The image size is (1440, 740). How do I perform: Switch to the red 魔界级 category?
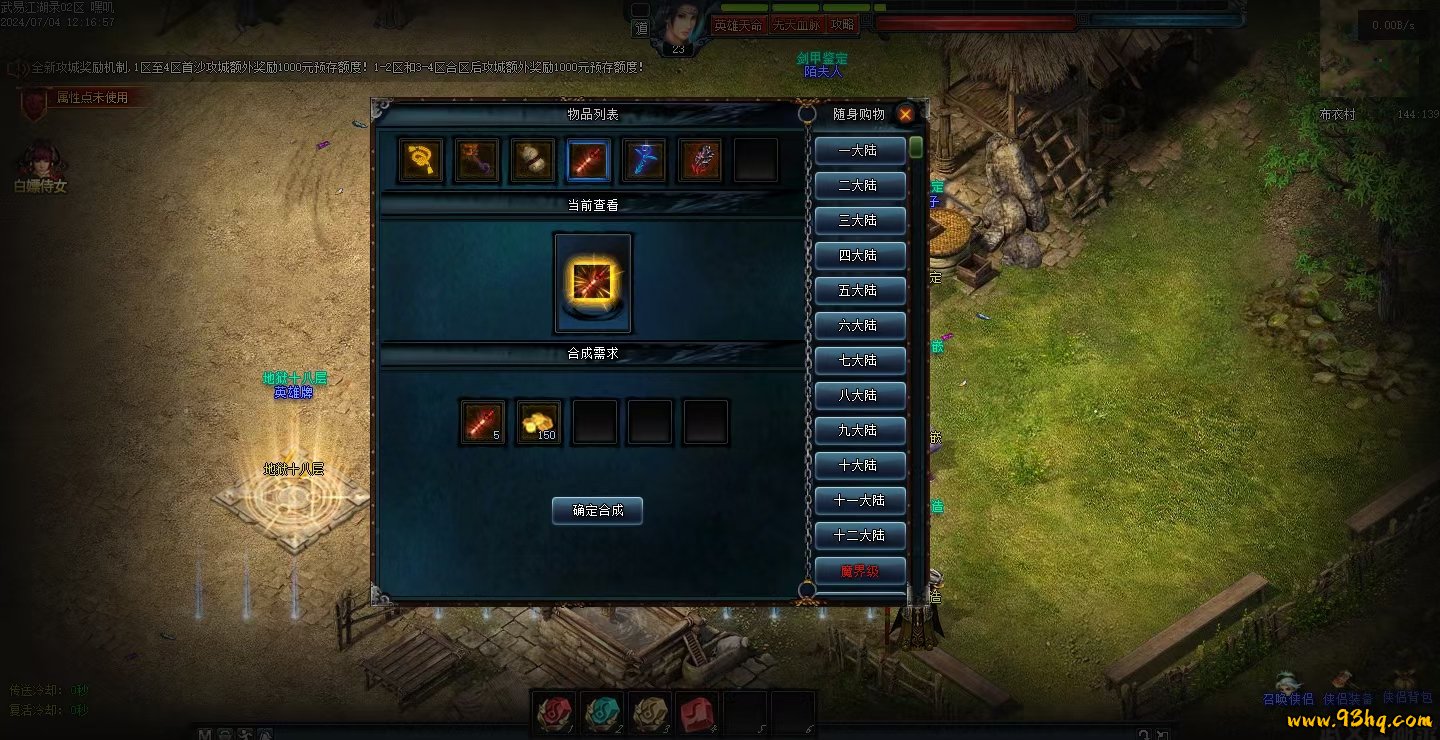coord(859,571)
